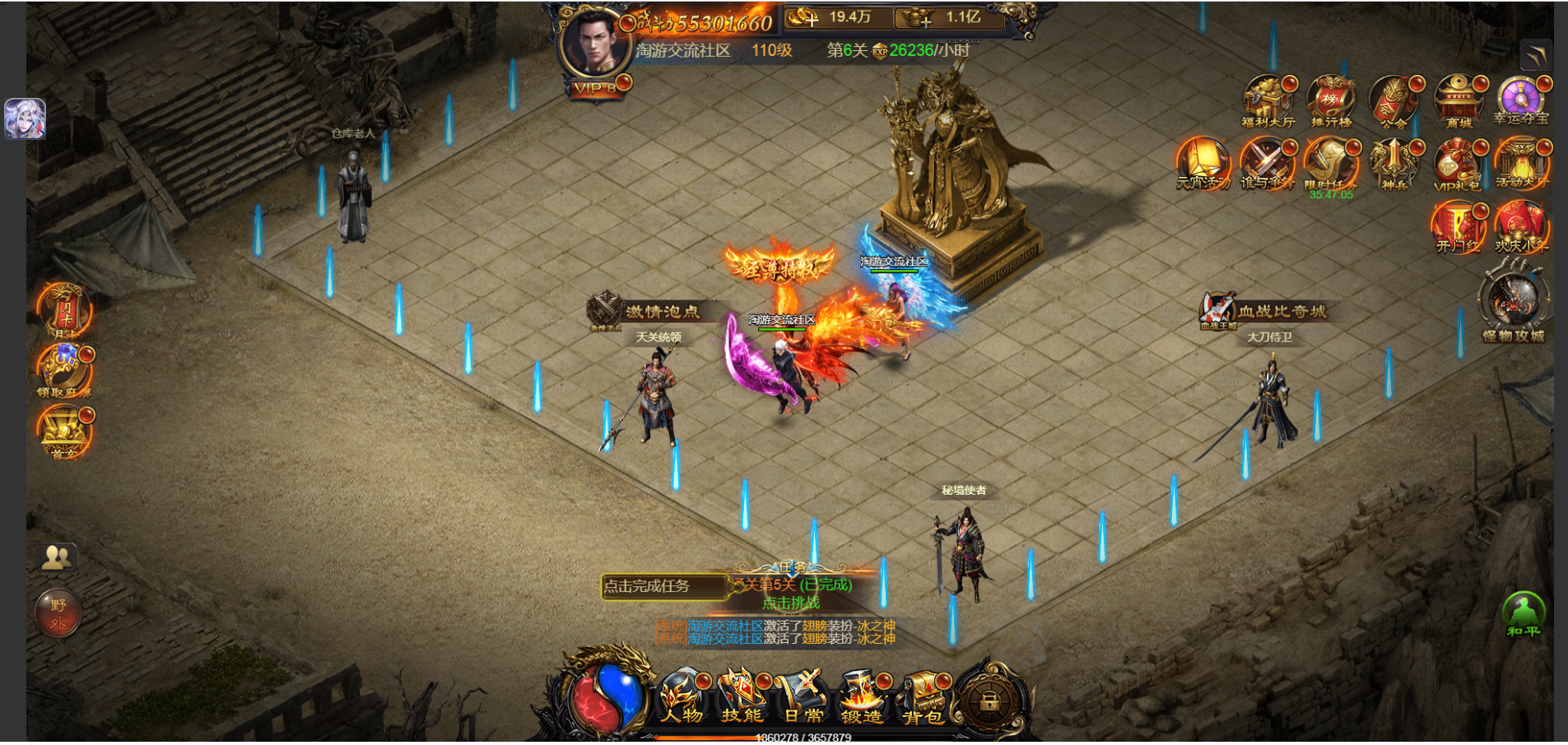The image size is (1568, 745).
Task: Open the 元宵活动 lantern event
Action: 1203,165
